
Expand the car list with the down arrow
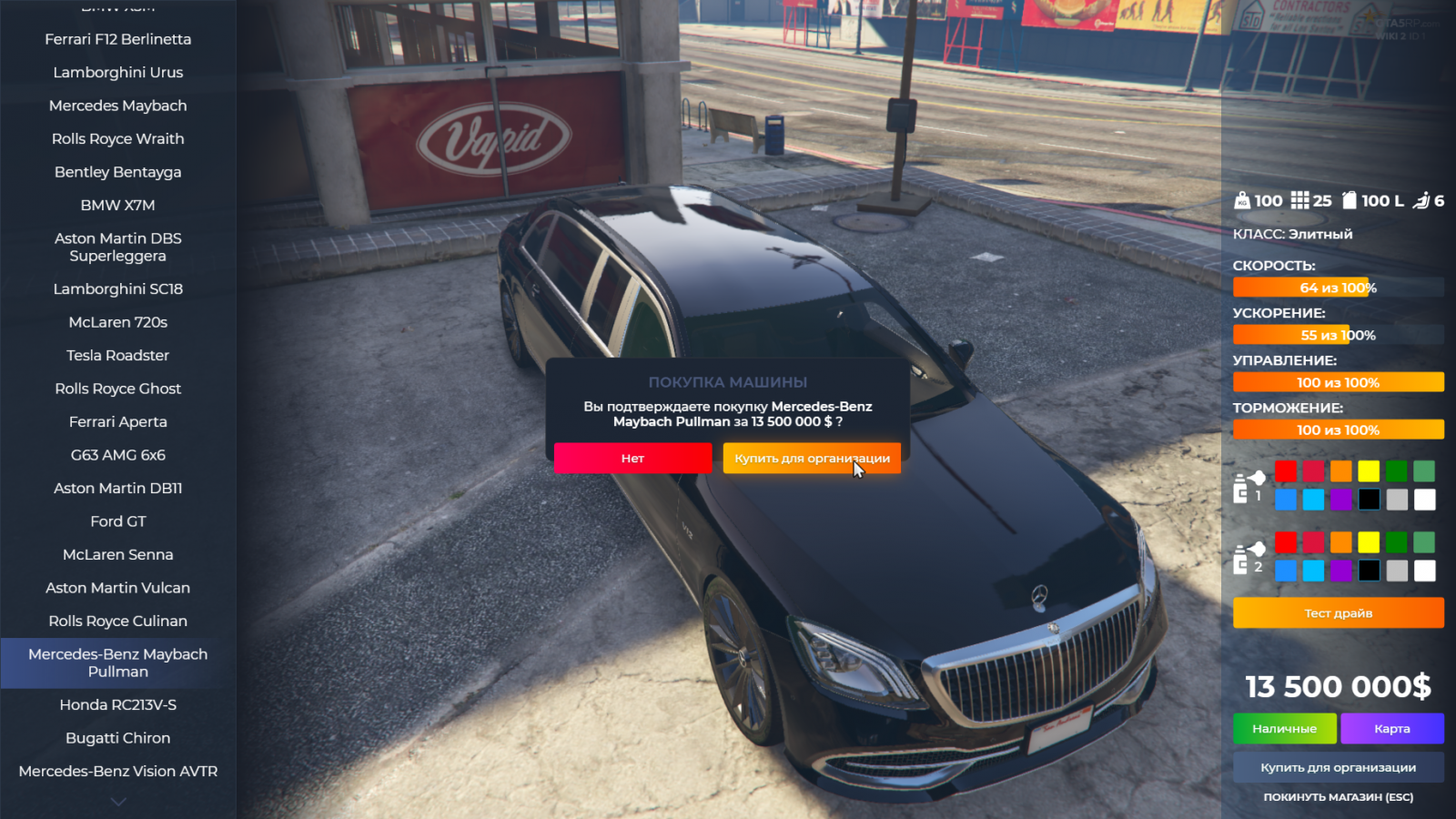(x=118, y=802)
